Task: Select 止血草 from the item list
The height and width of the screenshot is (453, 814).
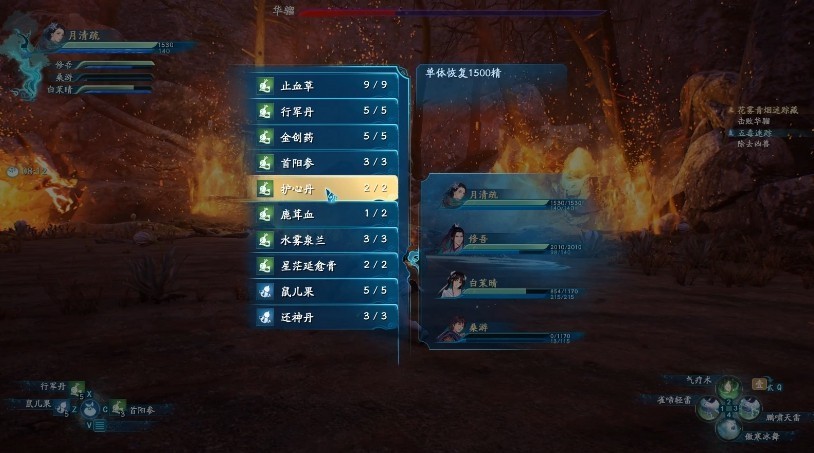Action: pos(323,84)
